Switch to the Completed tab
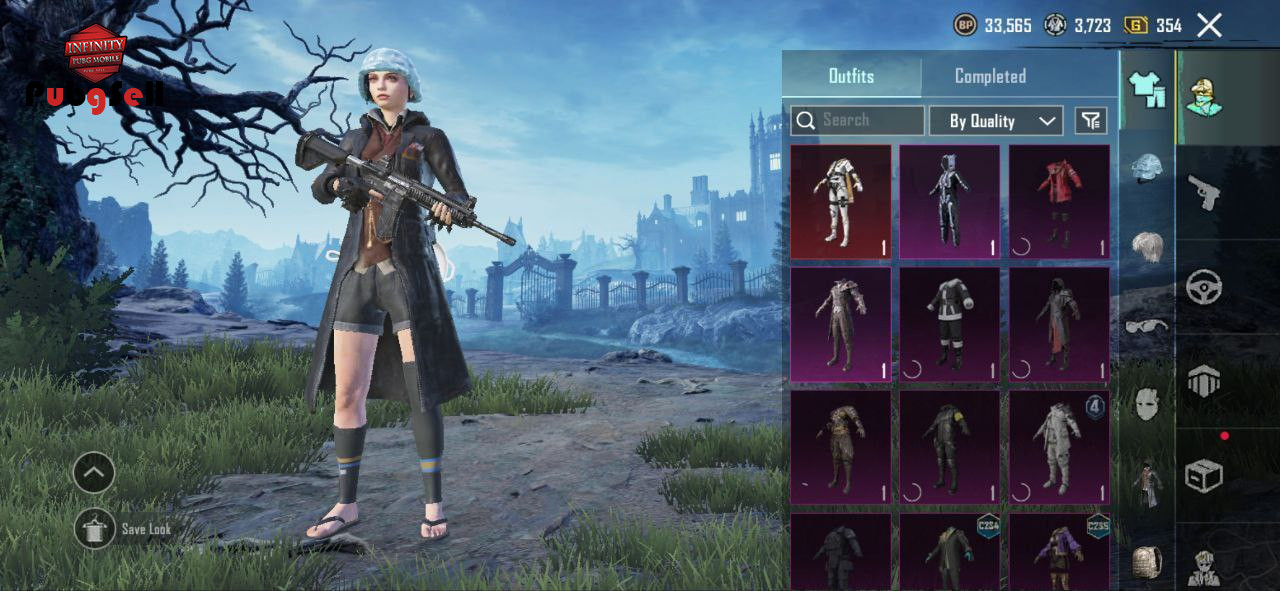 tap(990, 76)
